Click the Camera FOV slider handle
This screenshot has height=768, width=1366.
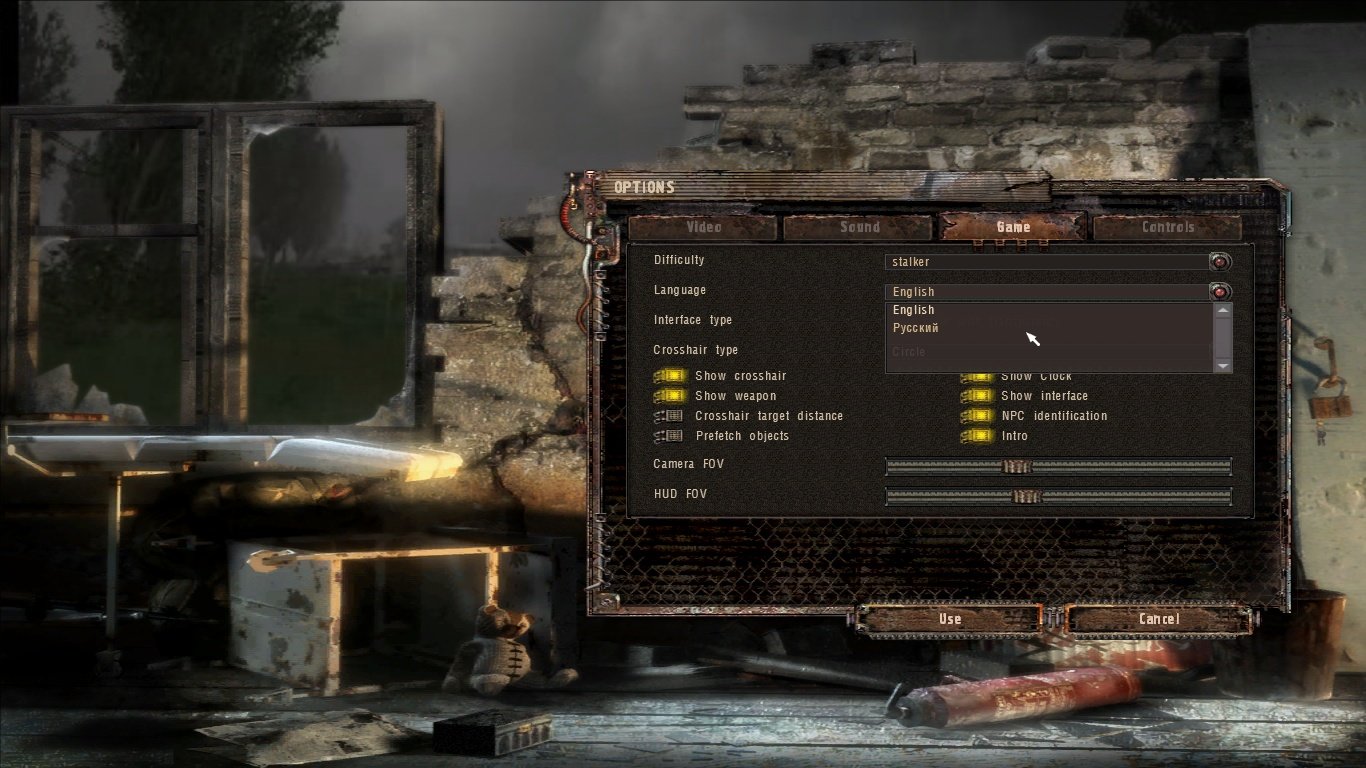[x=1016, y=466]
